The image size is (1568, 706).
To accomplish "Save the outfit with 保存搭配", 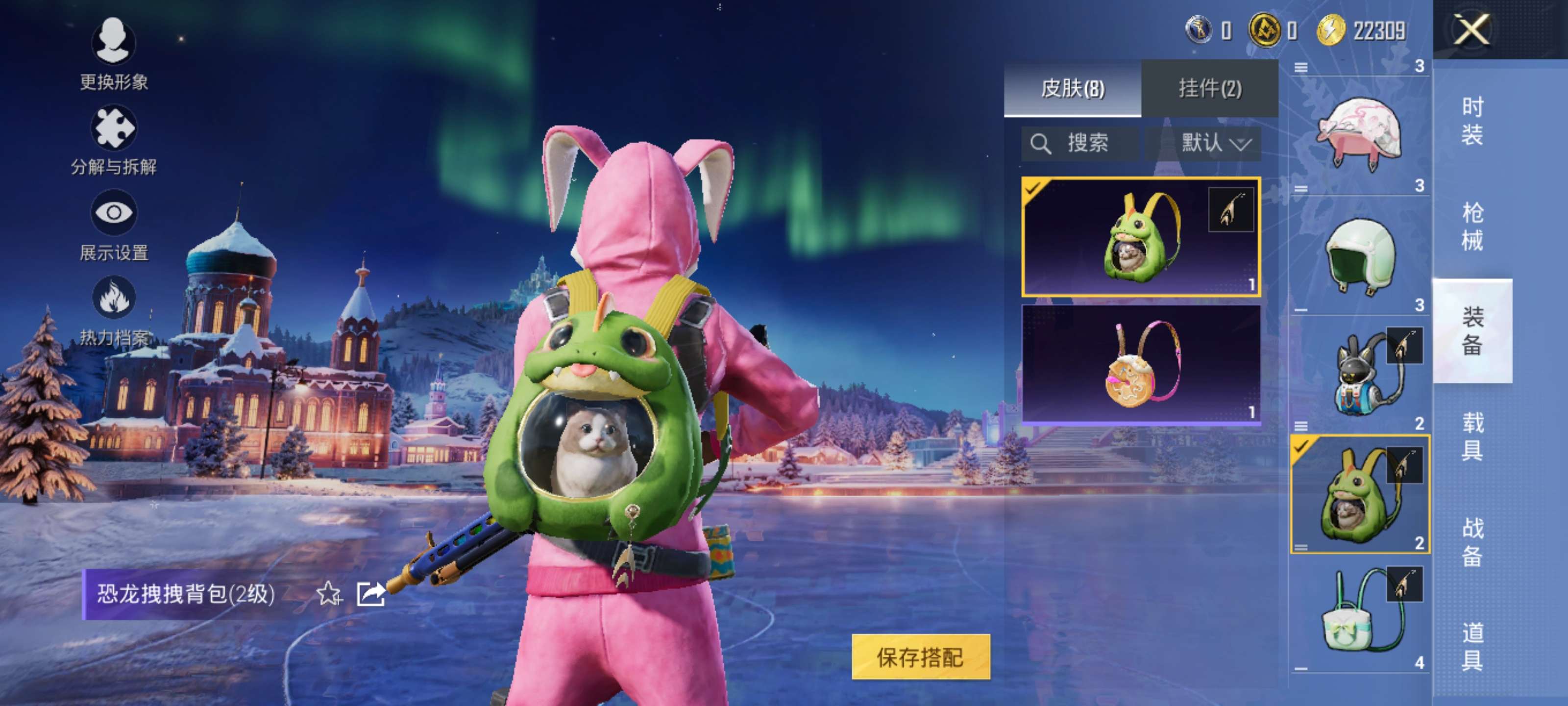I will (x=920, y=656).
